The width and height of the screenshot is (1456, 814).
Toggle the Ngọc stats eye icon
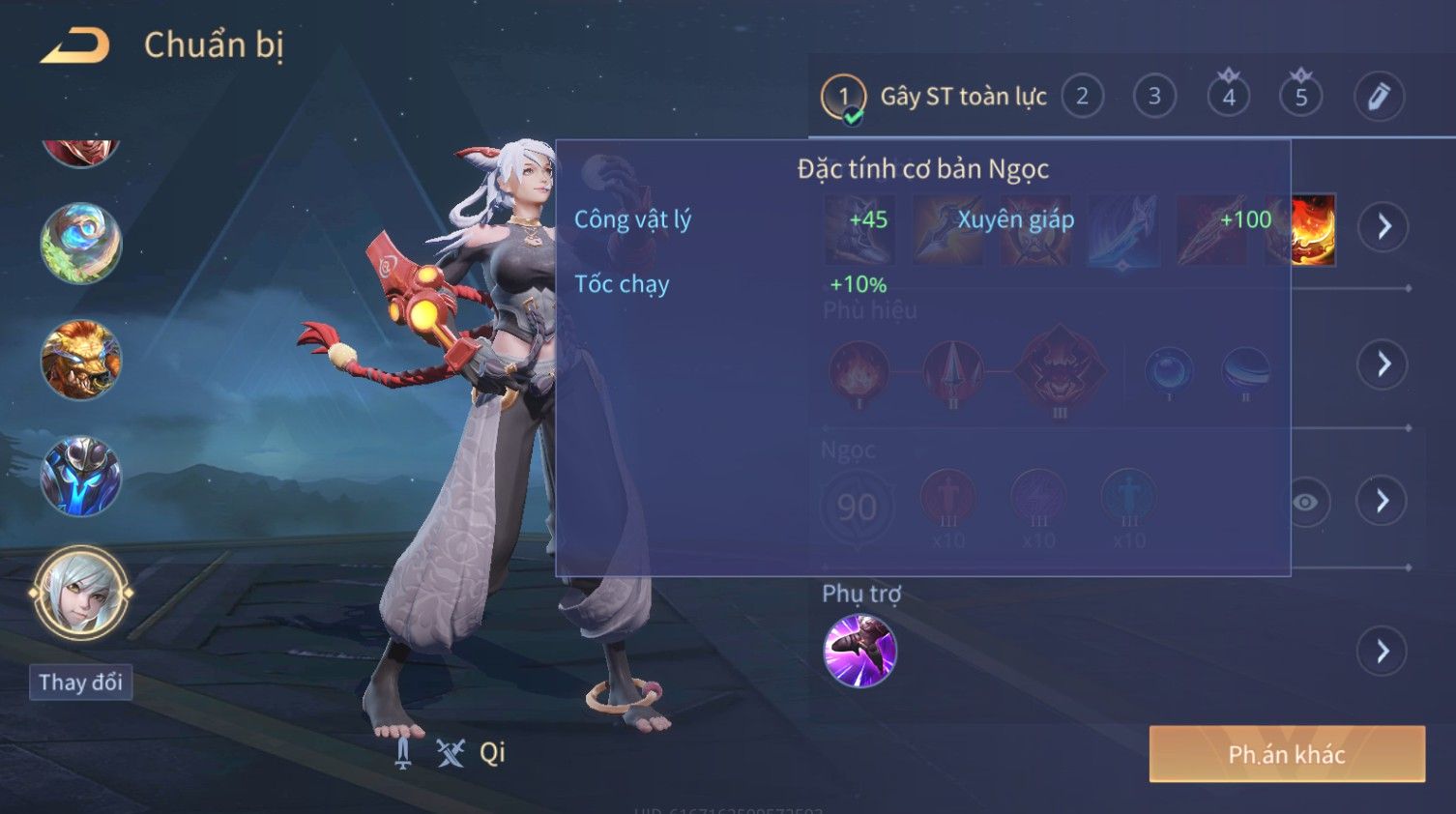(1305, 502)
